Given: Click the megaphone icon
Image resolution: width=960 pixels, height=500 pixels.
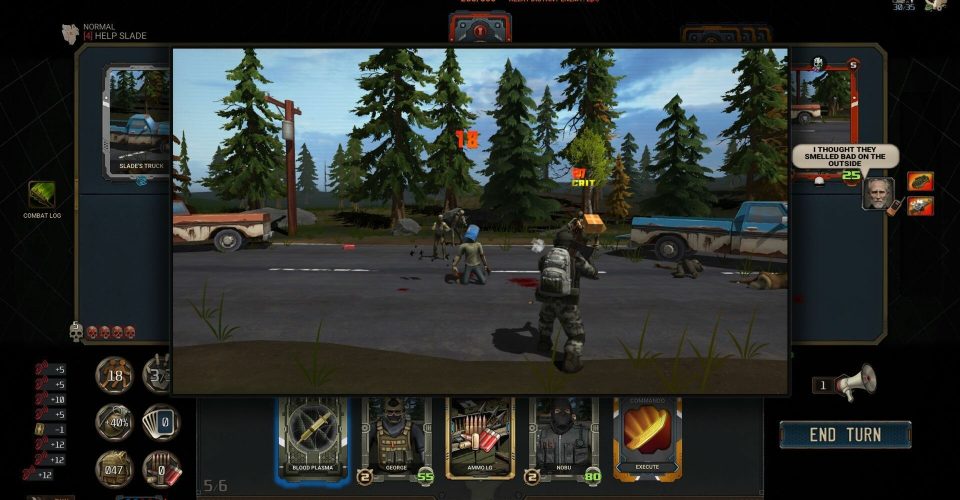Looking at the screenshot, I should click(856, 381).
